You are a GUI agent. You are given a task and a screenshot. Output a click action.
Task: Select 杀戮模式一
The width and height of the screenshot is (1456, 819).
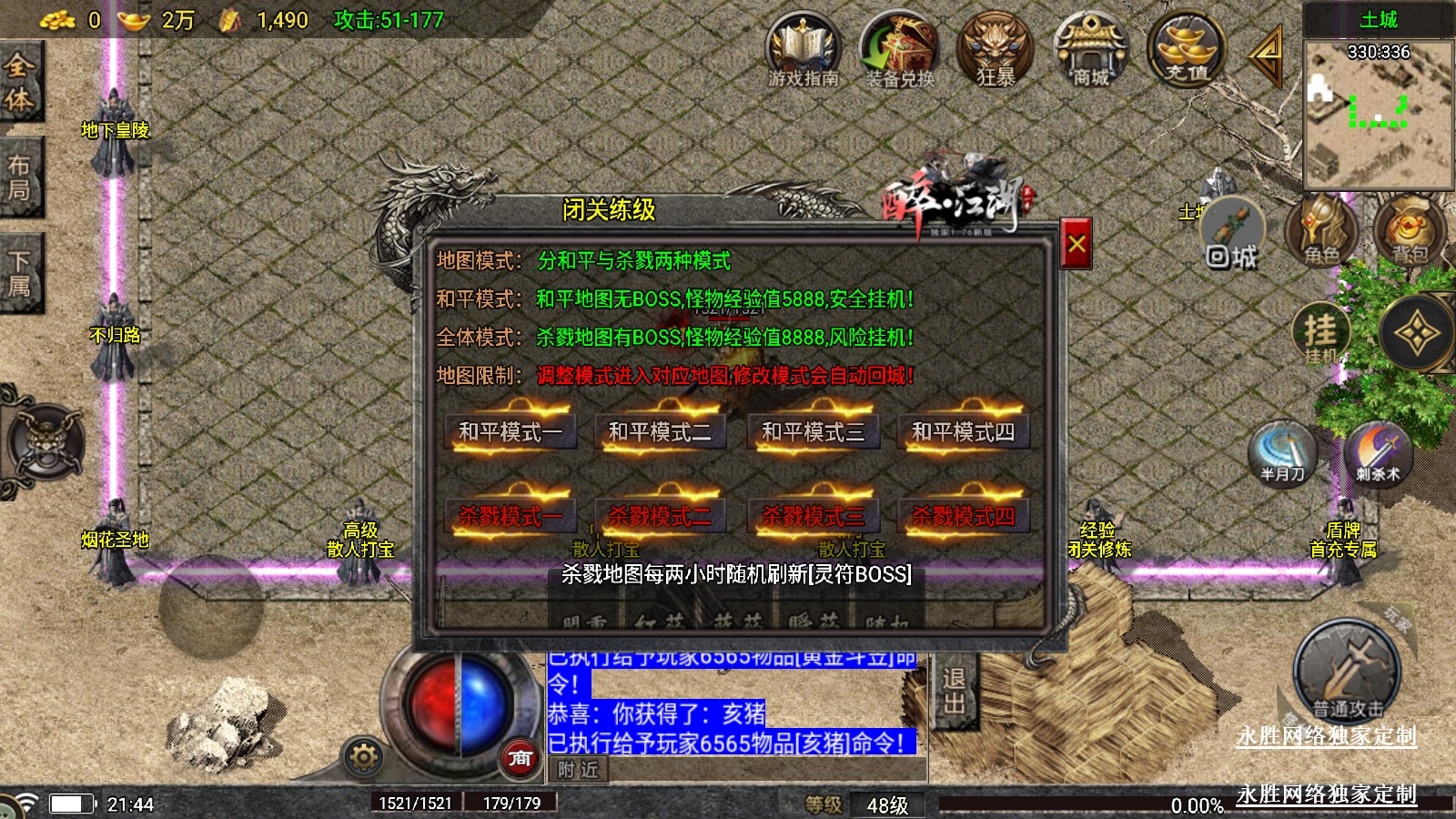coord(511,516)
